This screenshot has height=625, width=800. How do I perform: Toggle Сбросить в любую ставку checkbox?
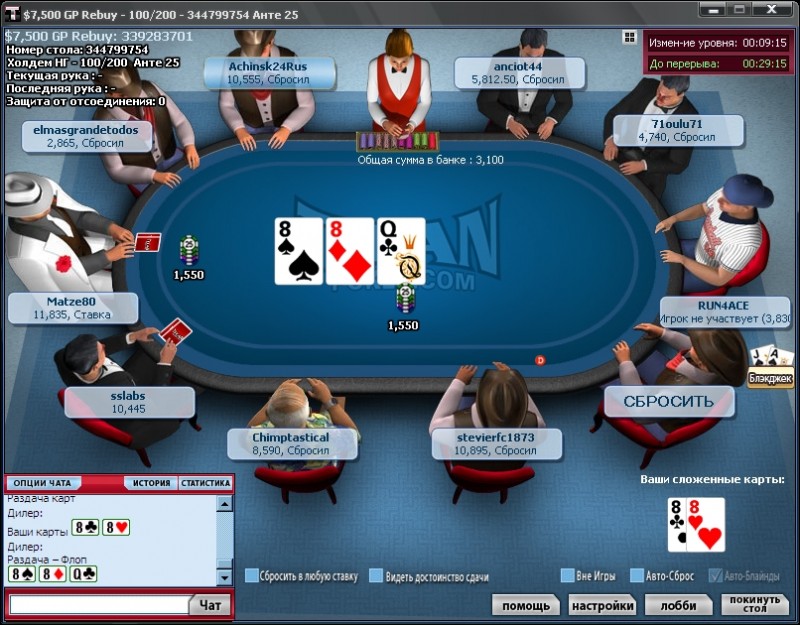(252, 575)
